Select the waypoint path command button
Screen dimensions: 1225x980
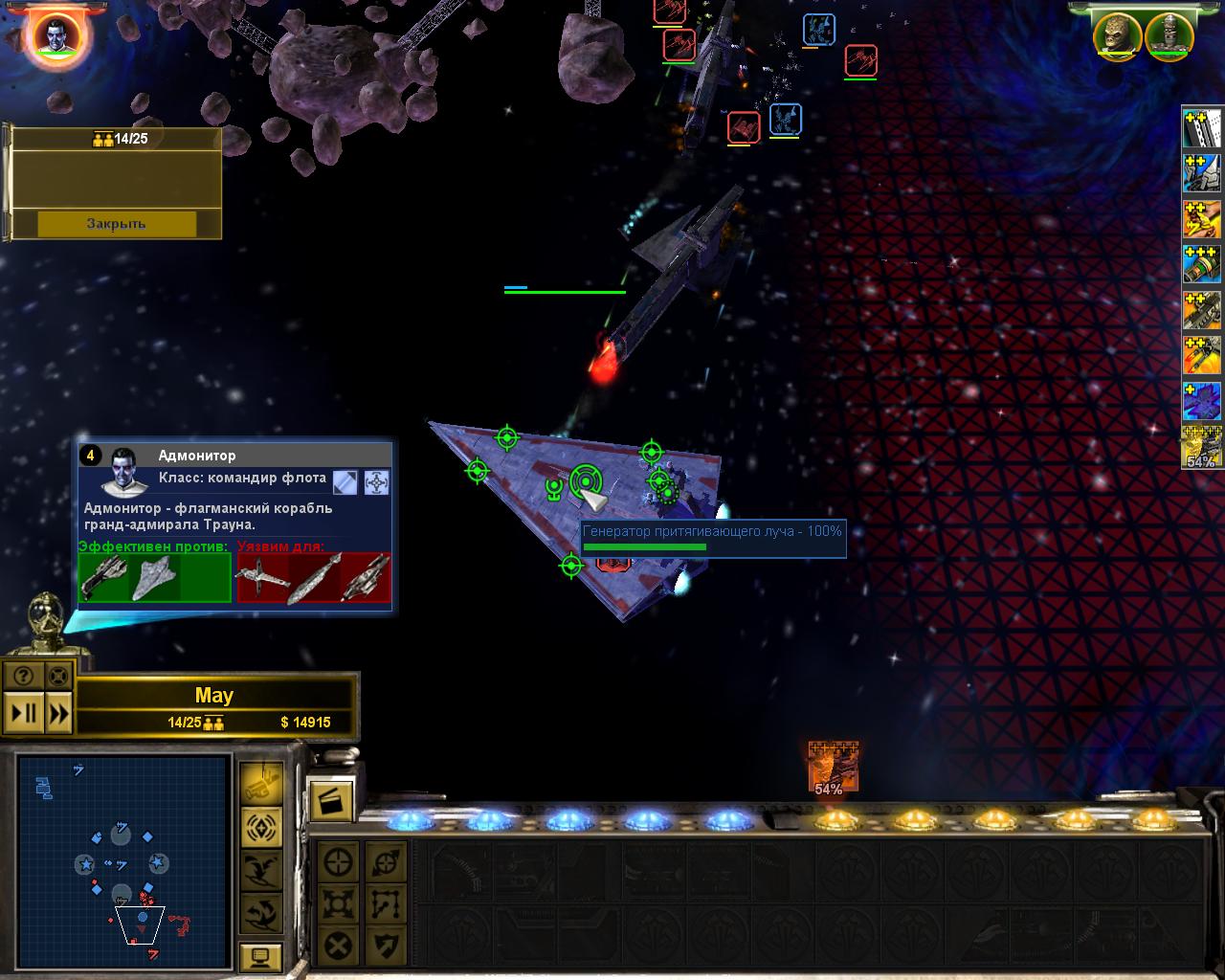[386, 904]
